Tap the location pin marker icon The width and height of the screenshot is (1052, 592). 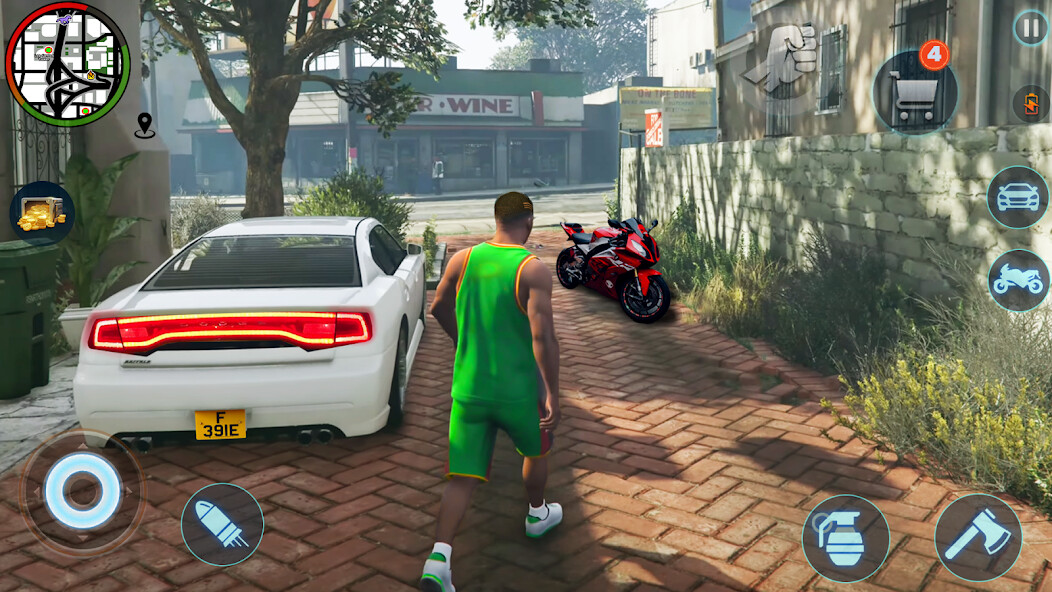[x=145, y=126]
